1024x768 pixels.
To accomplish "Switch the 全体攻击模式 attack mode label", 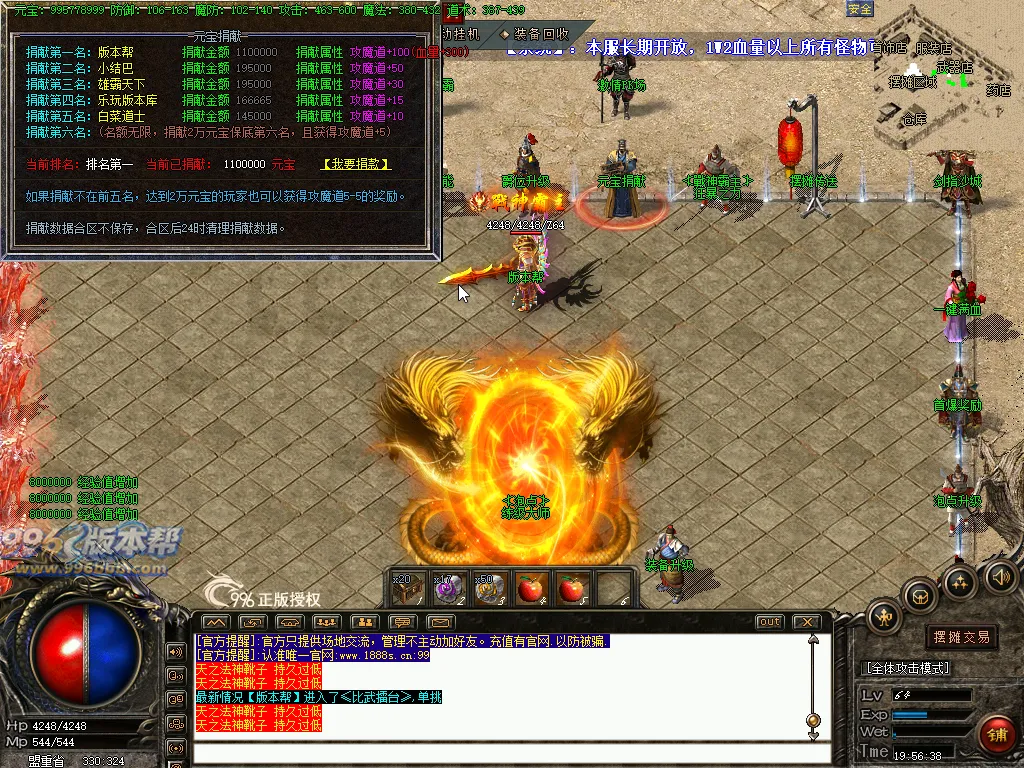I will [906, 667].
